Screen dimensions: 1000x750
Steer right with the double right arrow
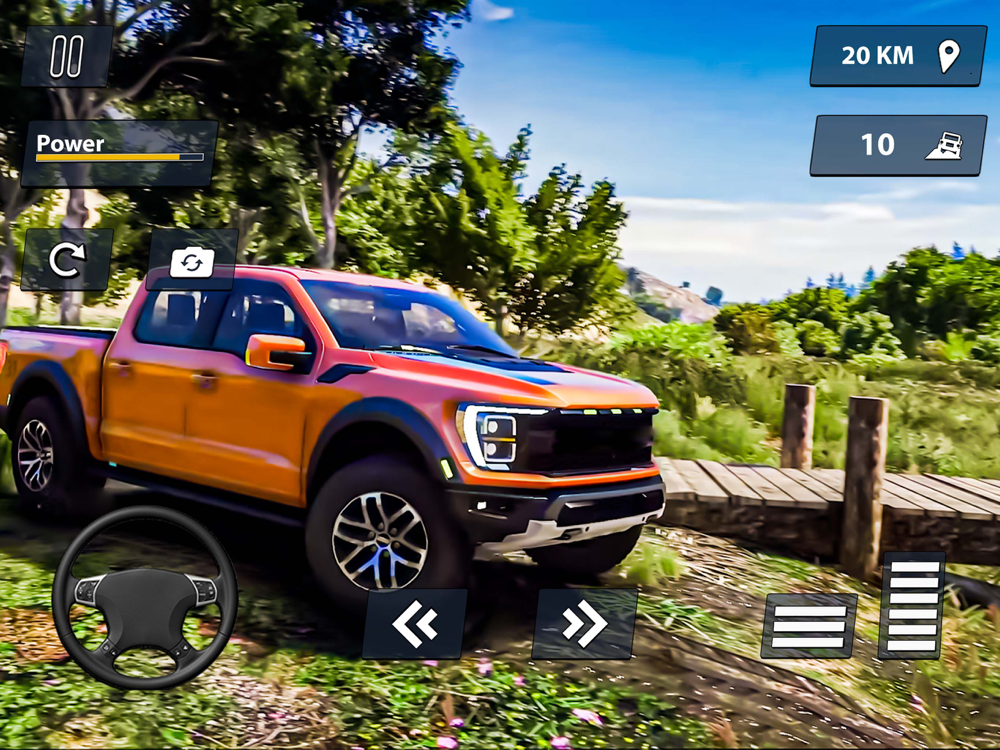(584, 624)
